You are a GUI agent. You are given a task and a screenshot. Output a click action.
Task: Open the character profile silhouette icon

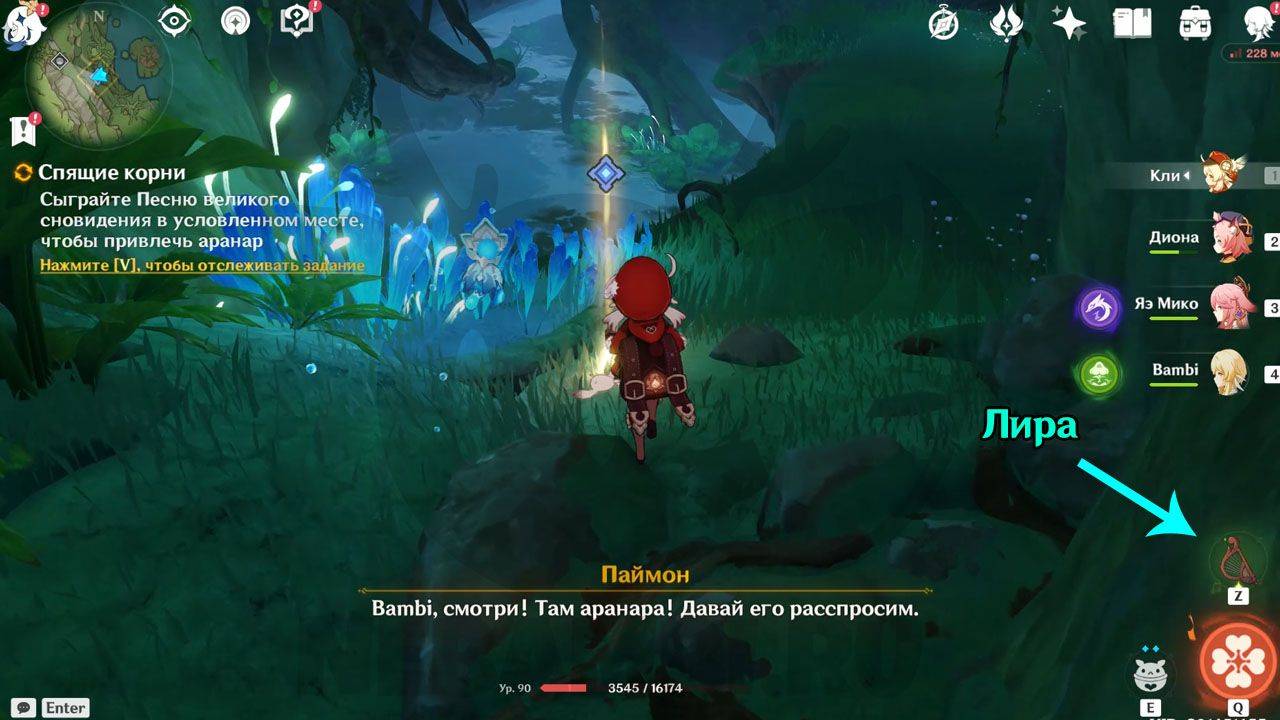(1258, 23)
